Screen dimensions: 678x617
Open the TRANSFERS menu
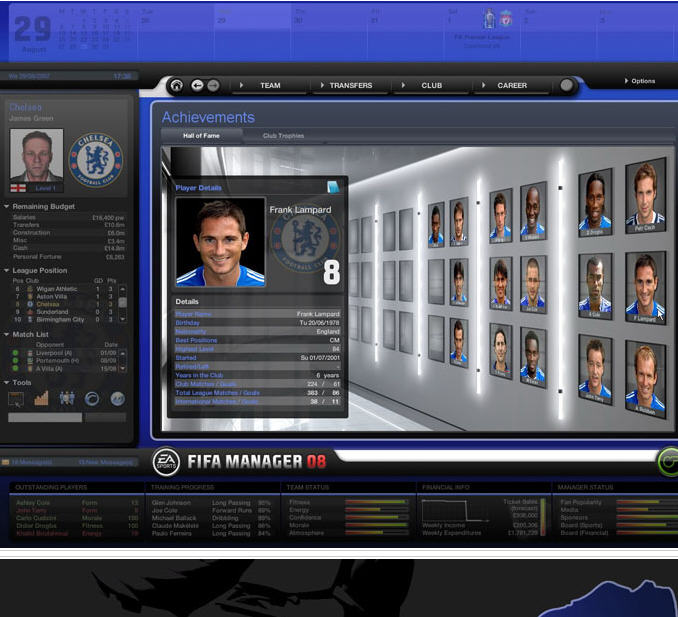pos(351,86)
